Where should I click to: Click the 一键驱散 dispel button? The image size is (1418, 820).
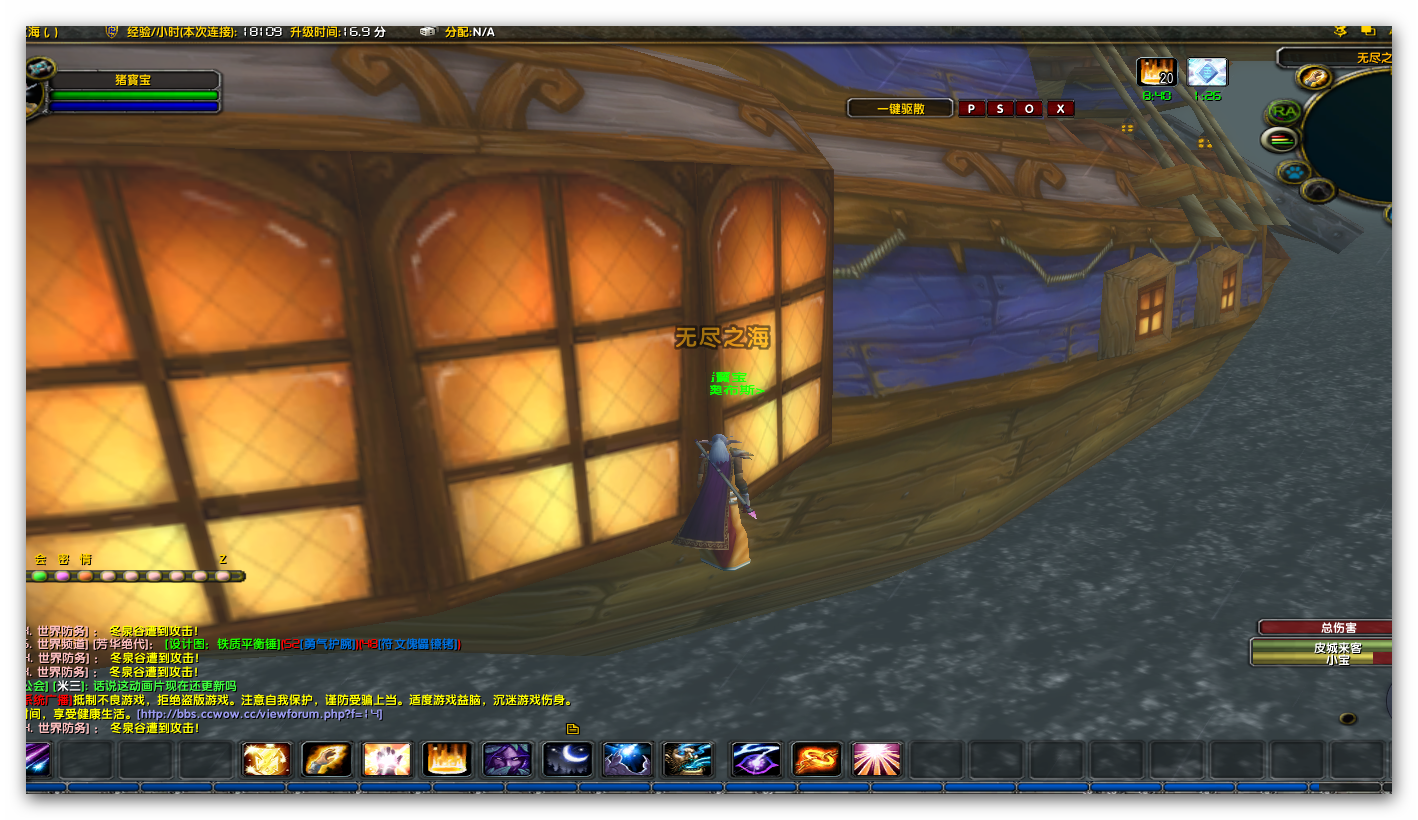pos(900,109)
